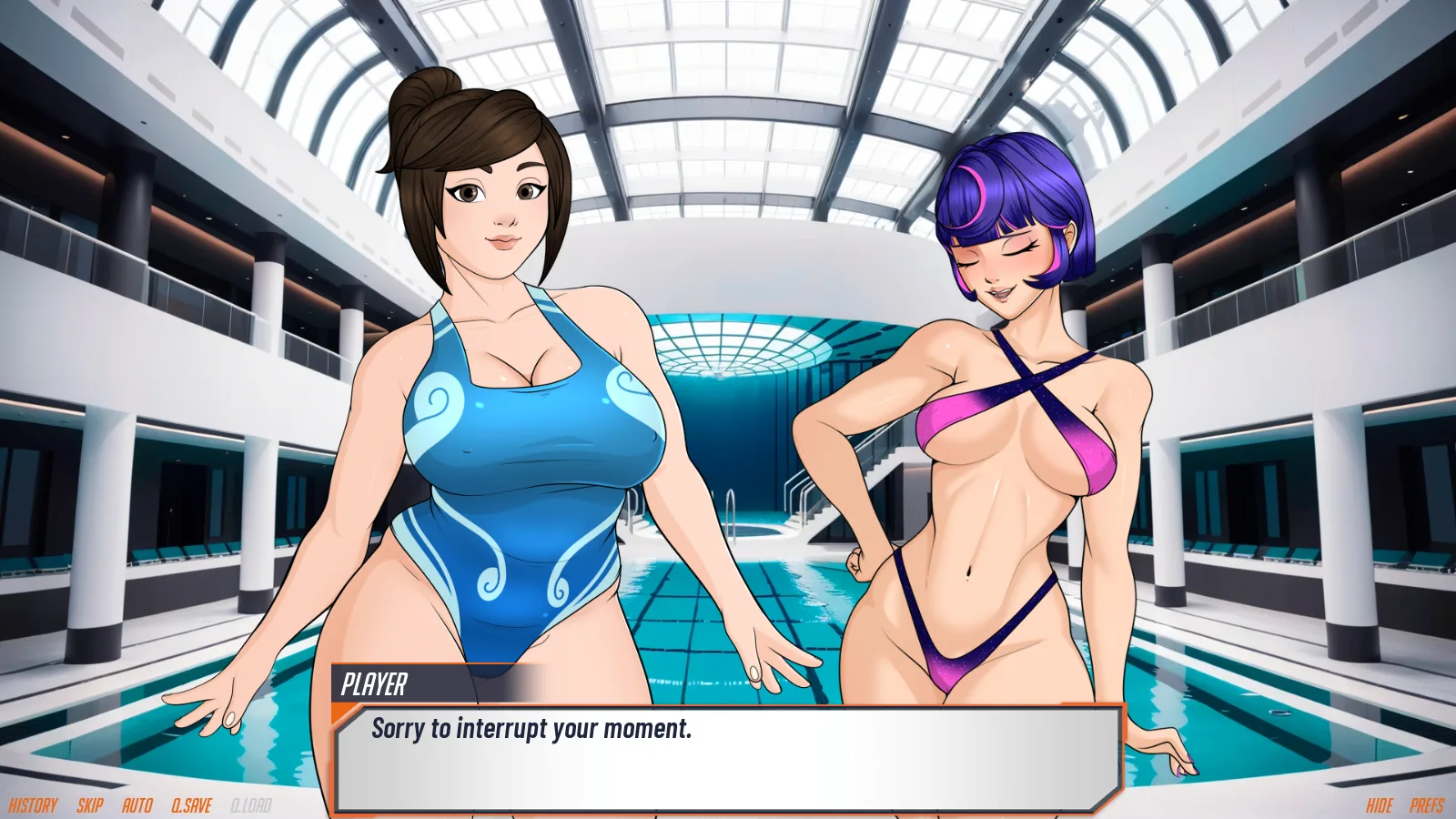This screenshot has width=1456, height=819.
Task: Advance dialogue by clicking the text box
Action: pyautogui.click(x=728, y=760)
